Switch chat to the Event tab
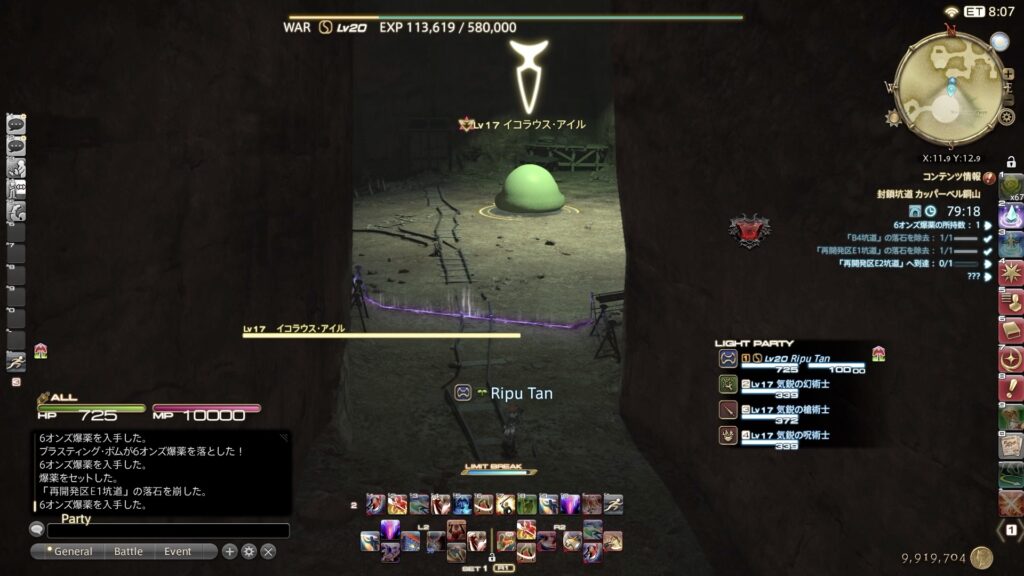Viewport: 1024px width, 576px height. coord(178,551)
